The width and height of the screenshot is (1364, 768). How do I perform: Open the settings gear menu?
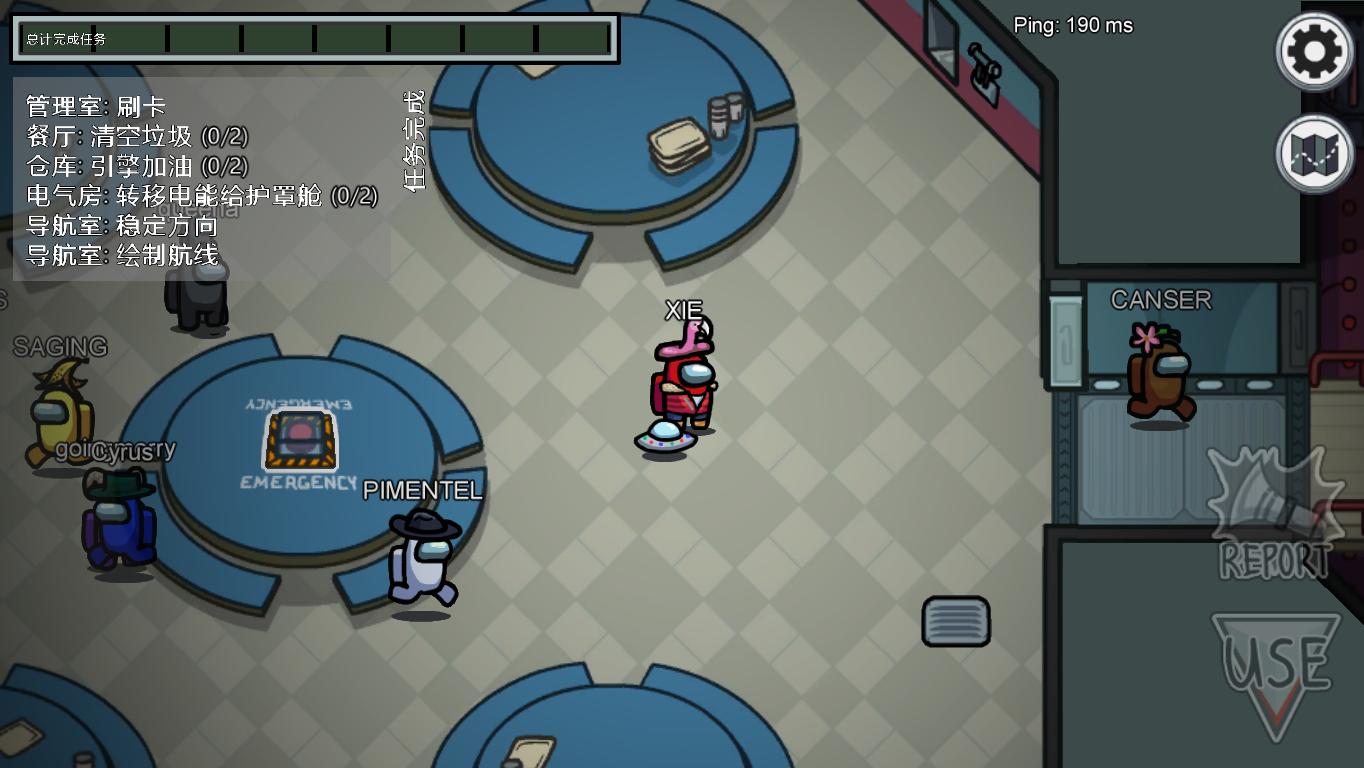point(1314,50)
